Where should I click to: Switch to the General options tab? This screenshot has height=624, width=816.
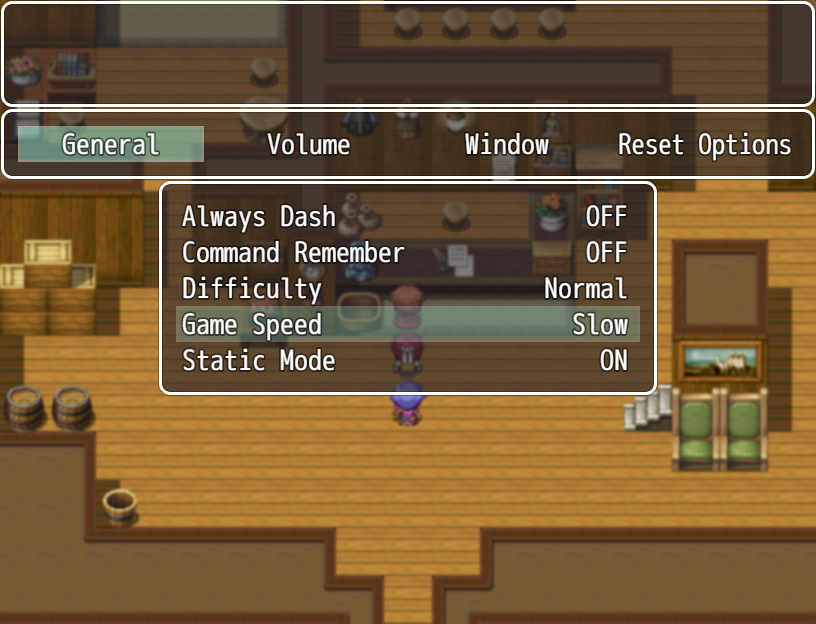(110, 144)
